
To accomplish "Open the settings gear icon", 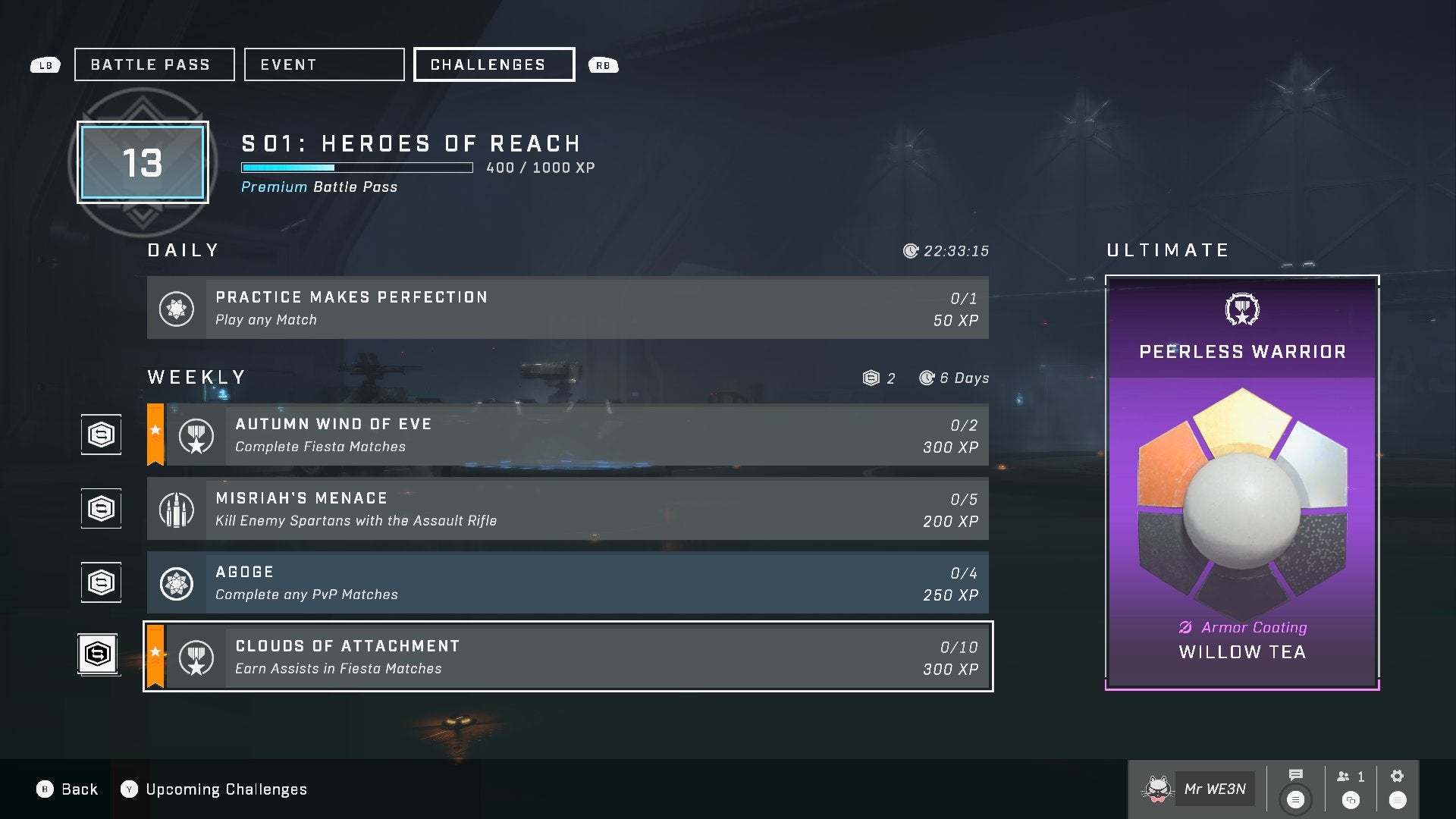I will (1396, 776).
